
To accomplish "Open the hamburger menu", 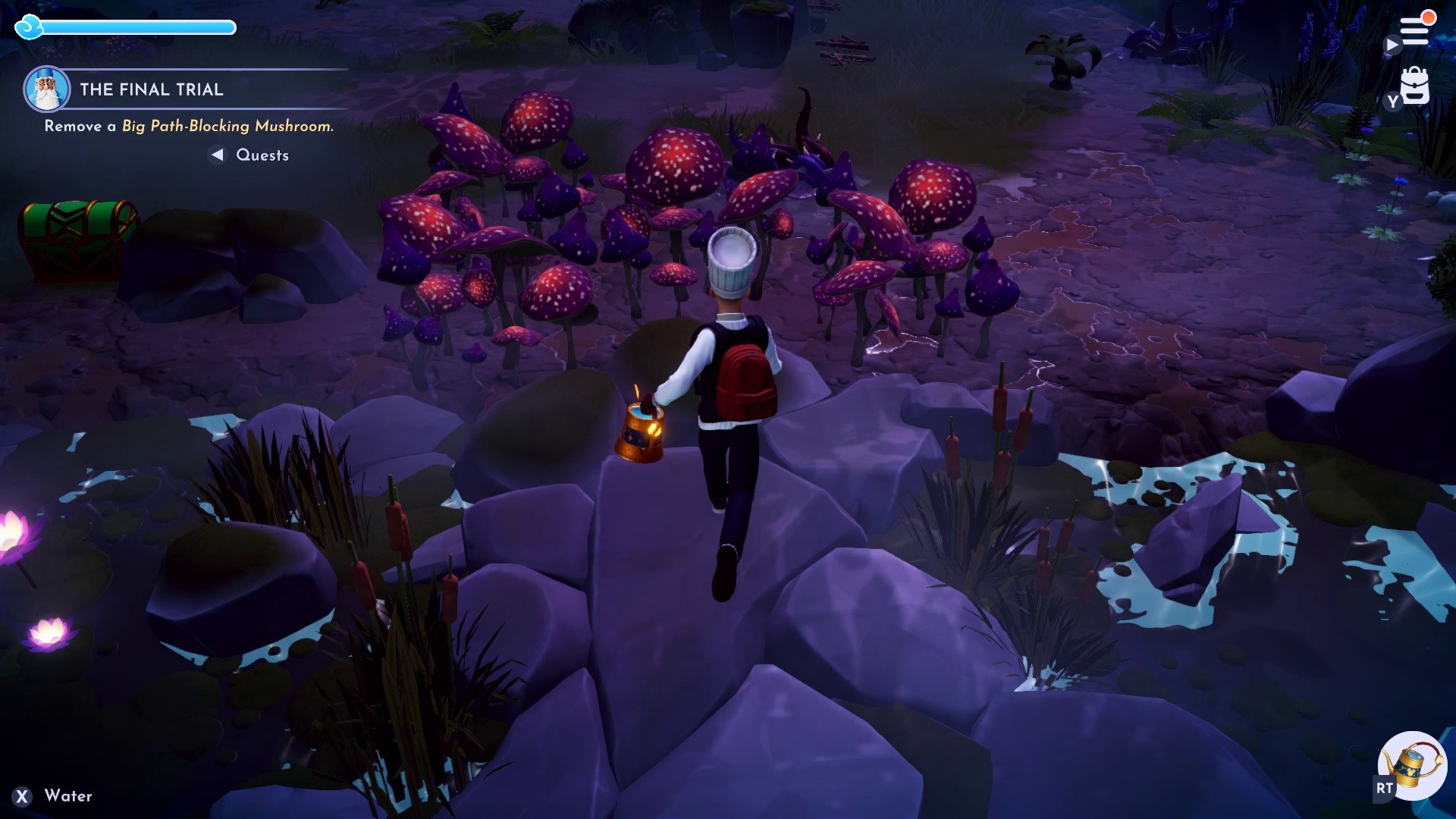I will (x=1415, y=32).
